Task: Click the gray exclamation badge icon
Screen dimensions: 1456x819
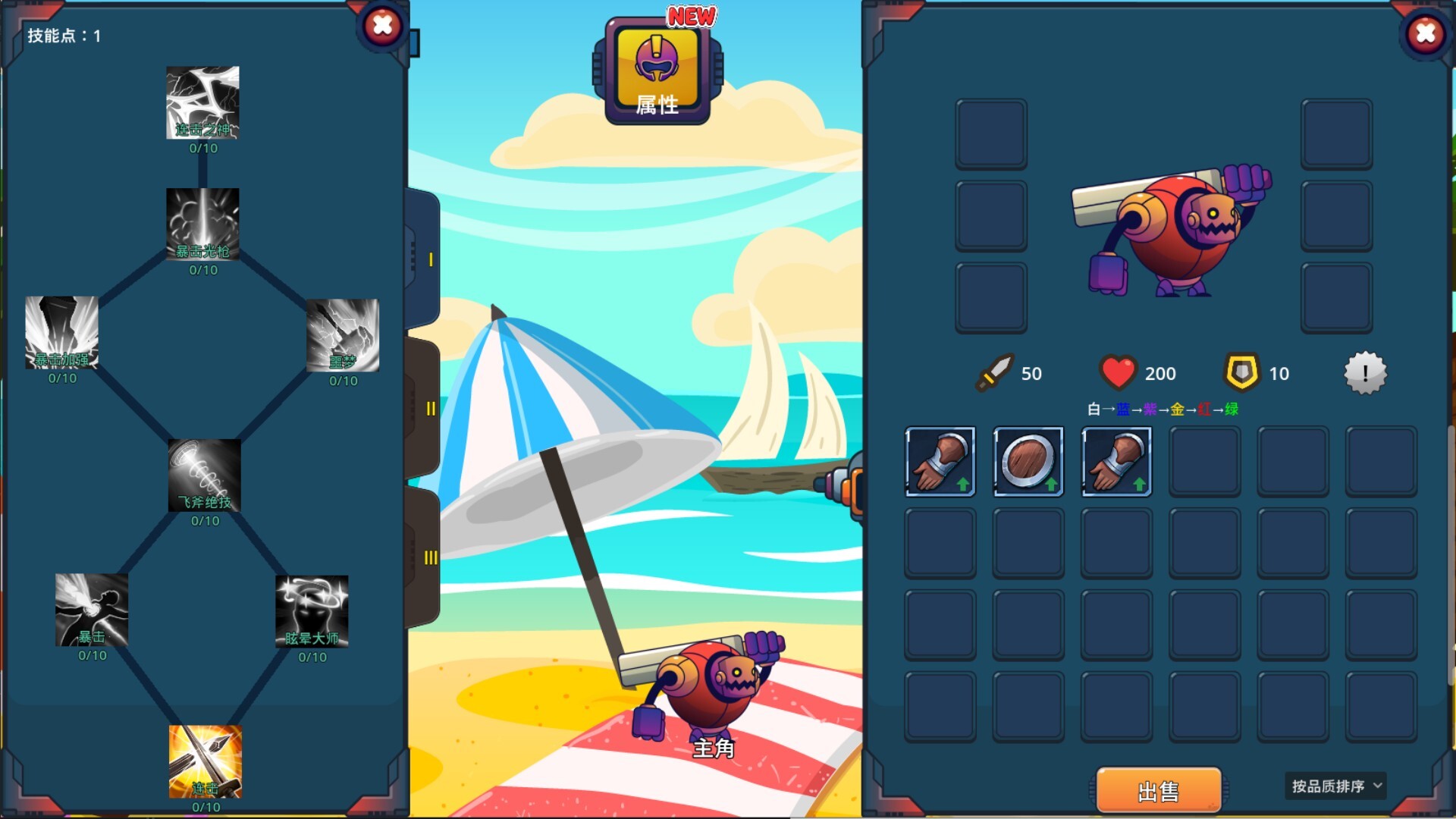Action: click(1365, 372)
